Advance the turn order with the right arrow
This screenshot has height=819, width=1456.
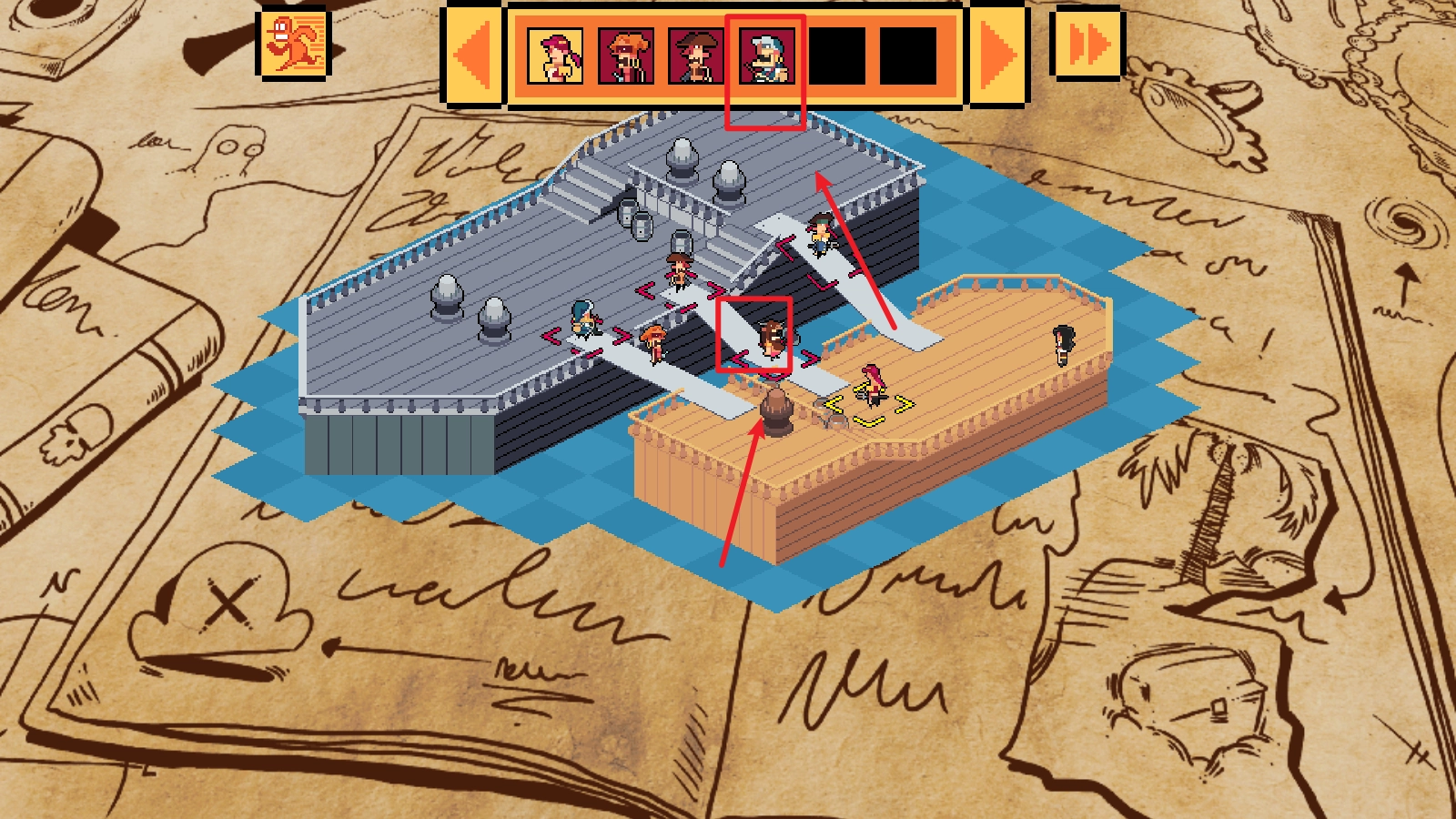click(x=998, y=56)
